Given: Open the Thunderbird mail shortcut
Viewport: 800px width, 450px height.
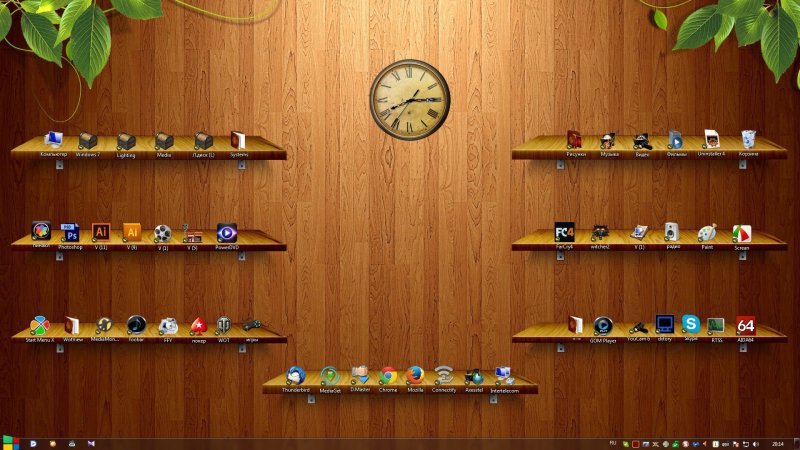Looking at the screenshot, I should click(x=295, y=376).
